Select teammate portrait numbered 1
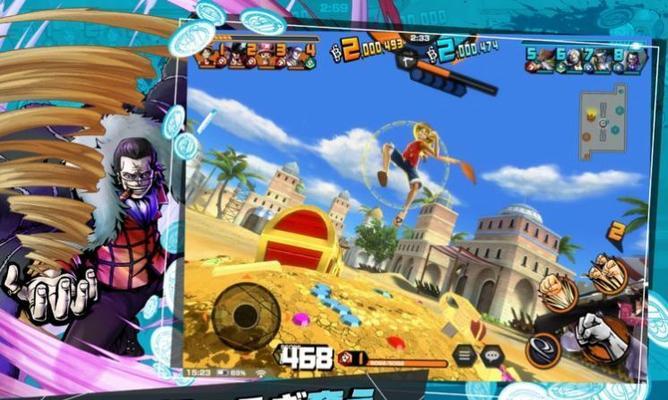Viewport: 668px width, 400px height. [x=213, y=56]
